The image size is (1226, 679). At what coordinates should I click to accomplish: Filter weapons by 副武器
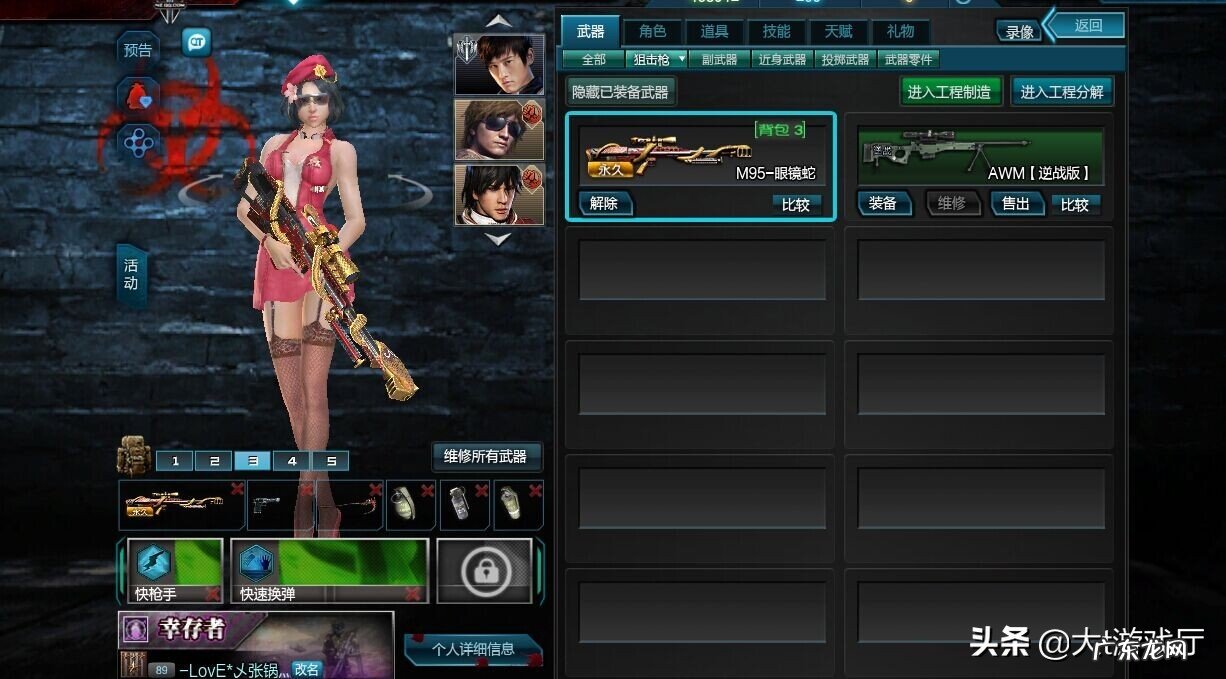[x=719, y=60]
